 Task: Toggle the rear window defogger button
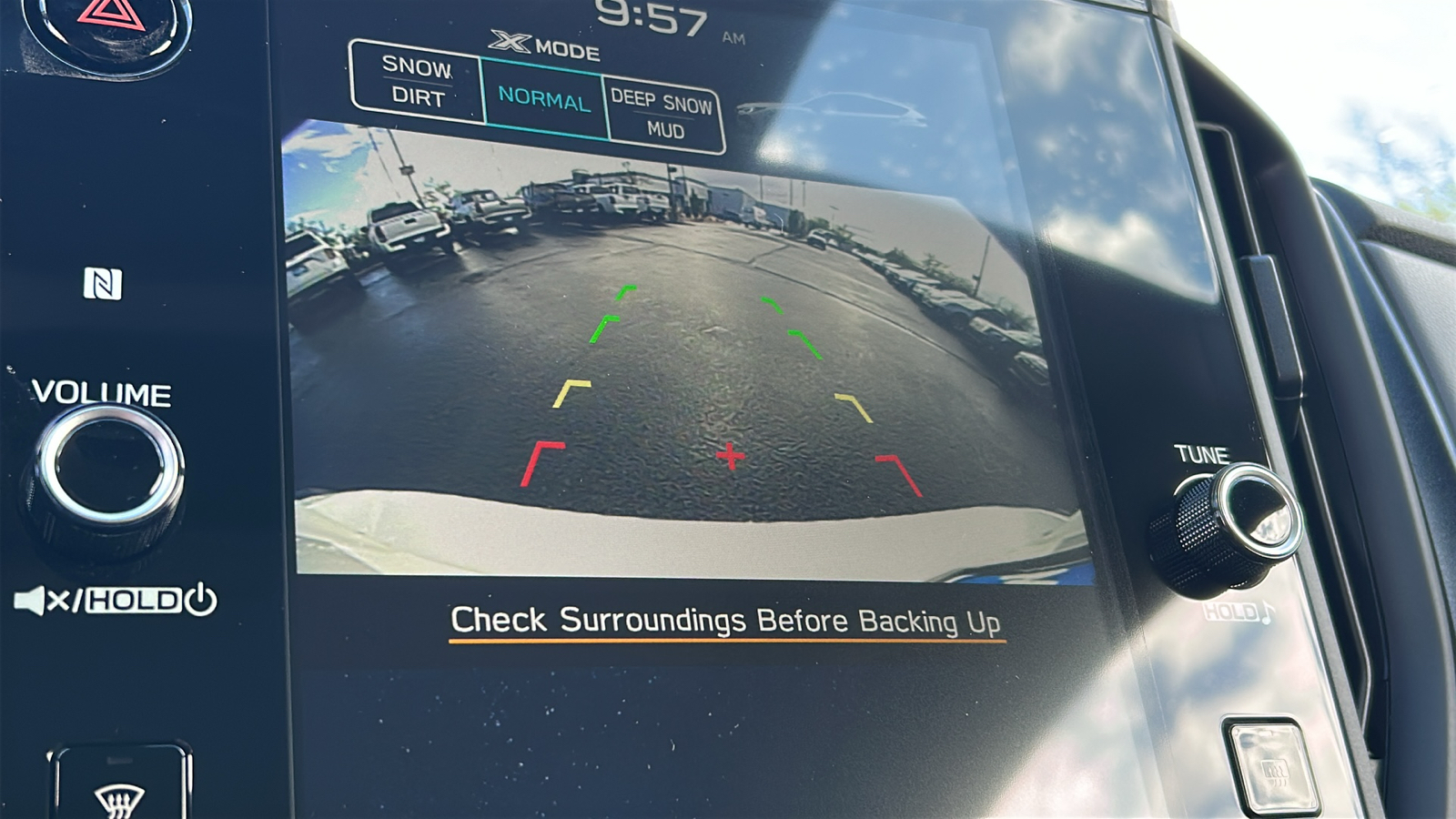[x=1273, y=767]
